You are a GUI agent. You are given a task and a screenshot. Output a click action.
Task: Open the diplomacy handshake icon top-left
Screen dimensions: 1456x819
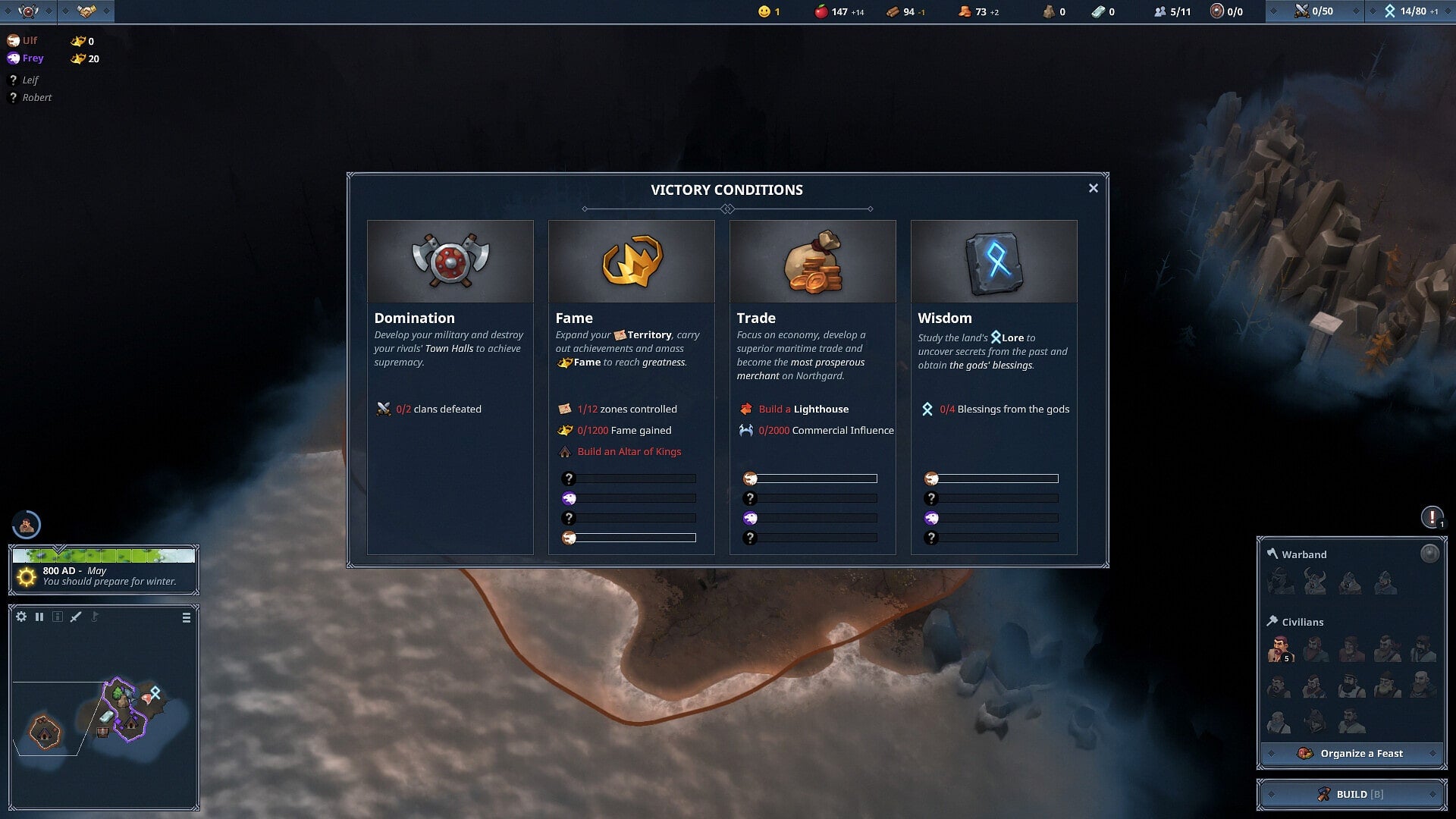(86, 10)
